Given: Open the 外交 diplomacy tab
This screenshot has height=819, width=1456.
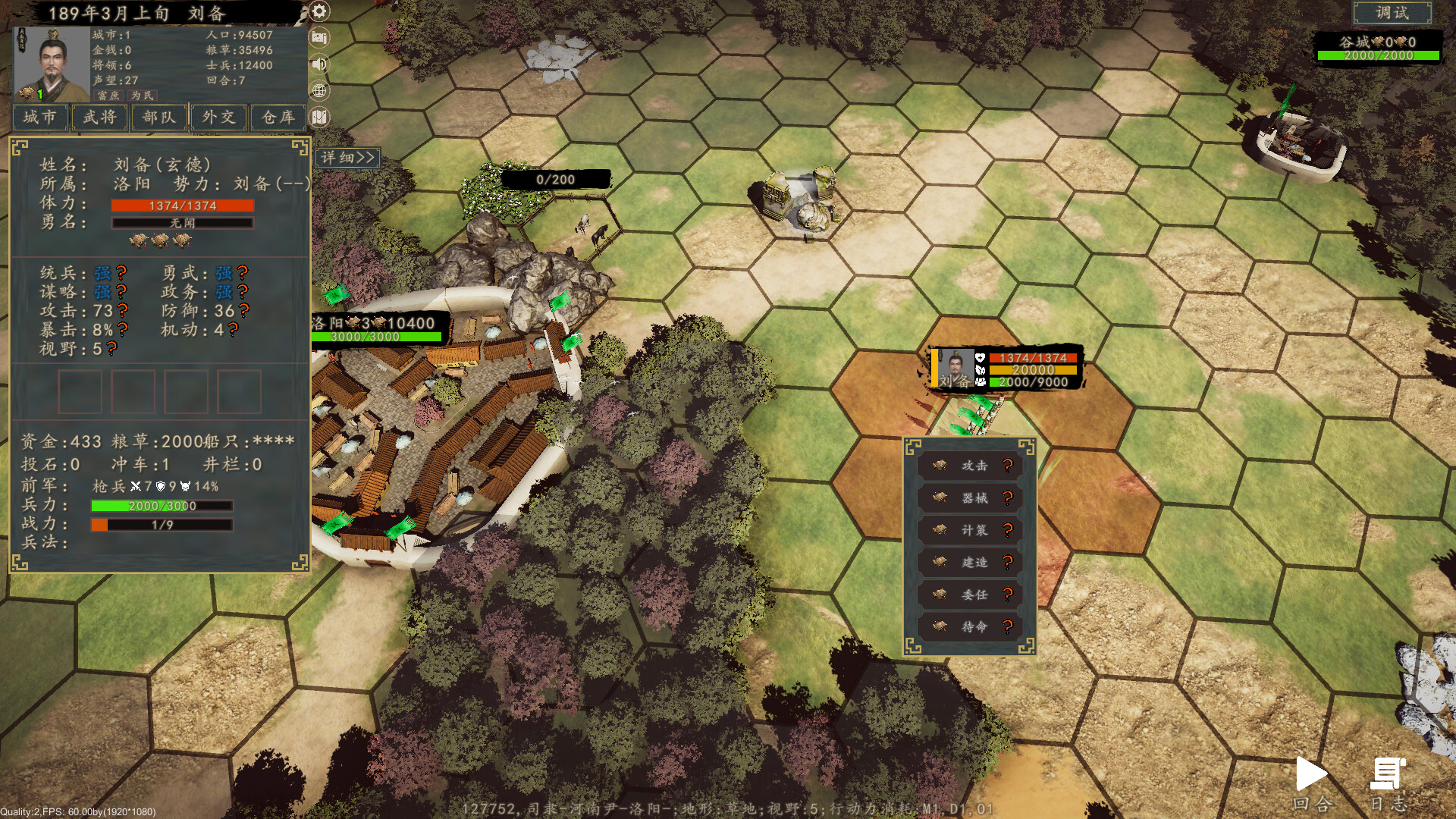Looking at the screenshot, I should (218, 118).
